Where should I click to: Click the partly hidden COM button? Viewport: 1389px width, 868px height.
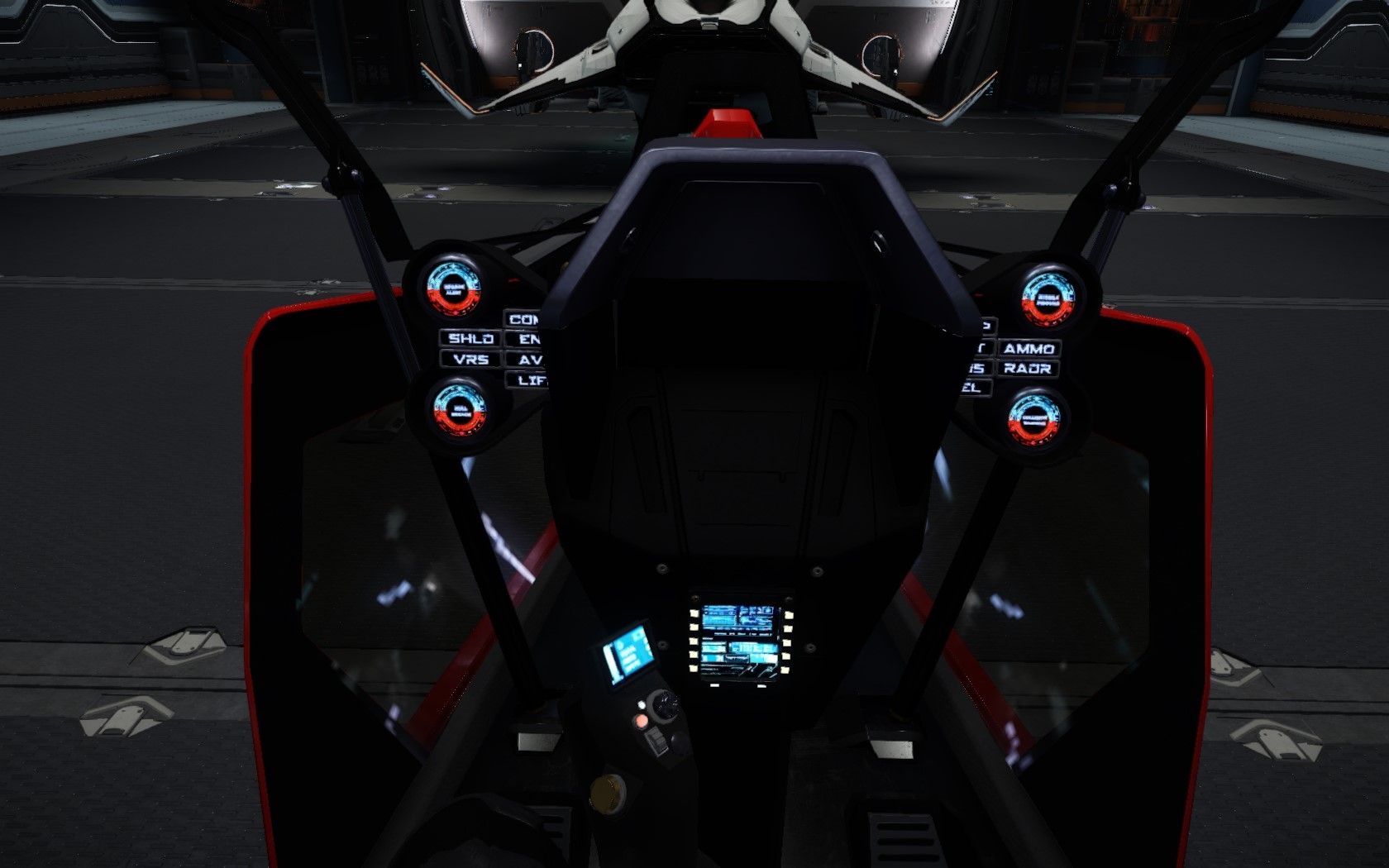pyautogui.click(x=523, y=319)
